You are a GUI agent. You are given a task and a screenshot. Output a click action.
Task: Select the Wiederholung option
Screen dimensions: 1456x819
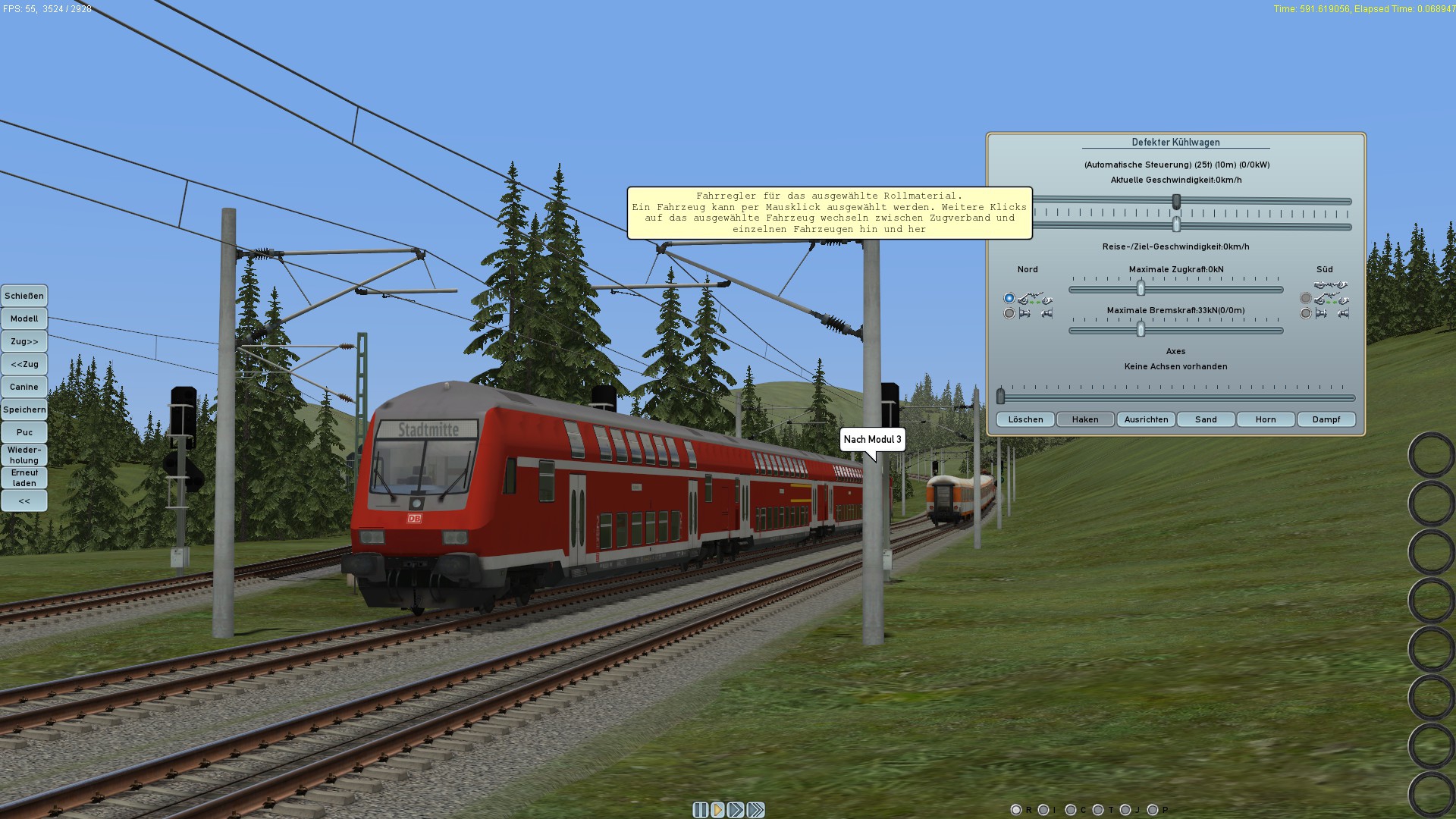pyautogui.click(x=24, y=454)
